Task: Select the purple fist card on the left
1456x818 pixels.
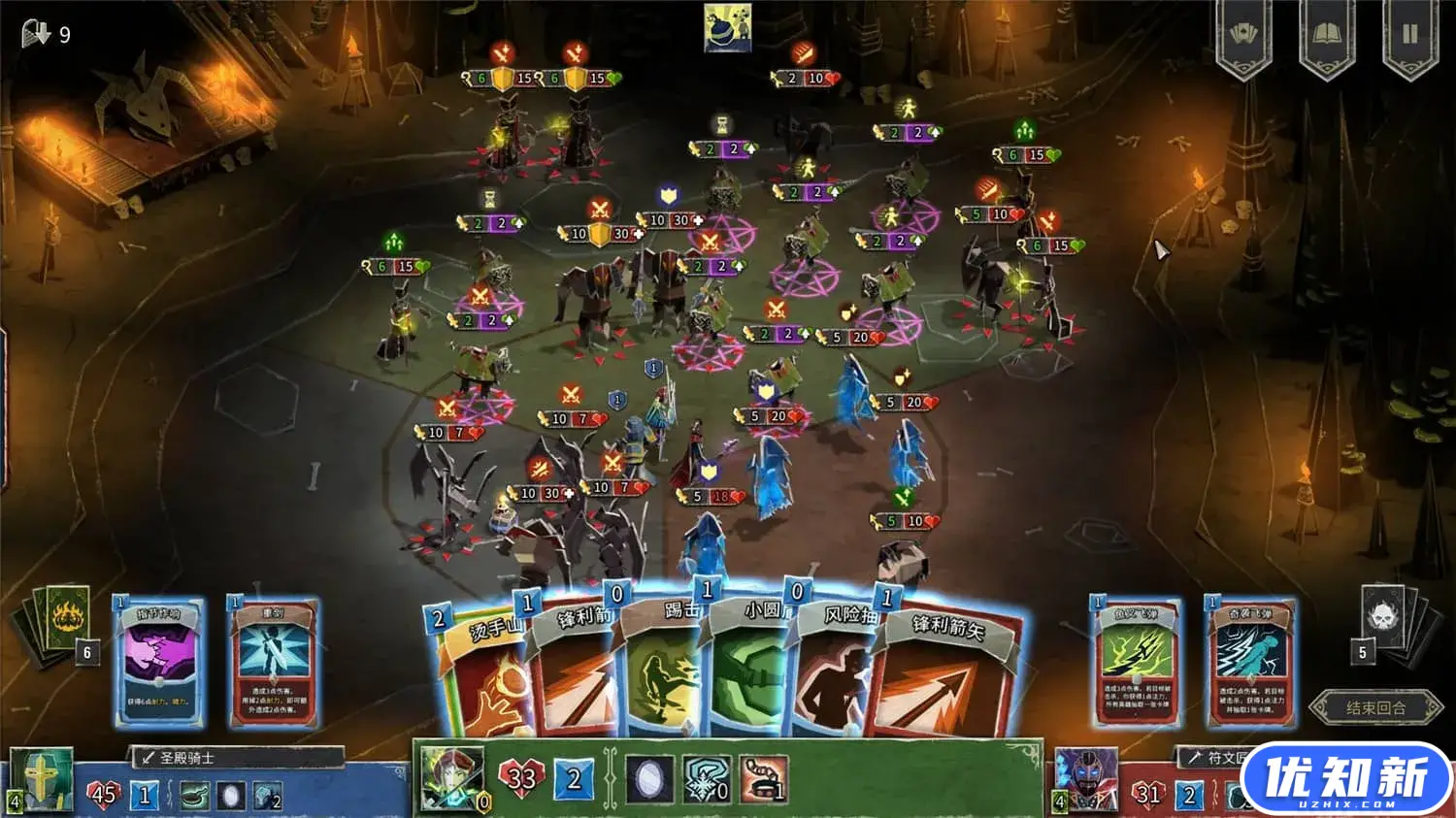Action: (159, 662)
